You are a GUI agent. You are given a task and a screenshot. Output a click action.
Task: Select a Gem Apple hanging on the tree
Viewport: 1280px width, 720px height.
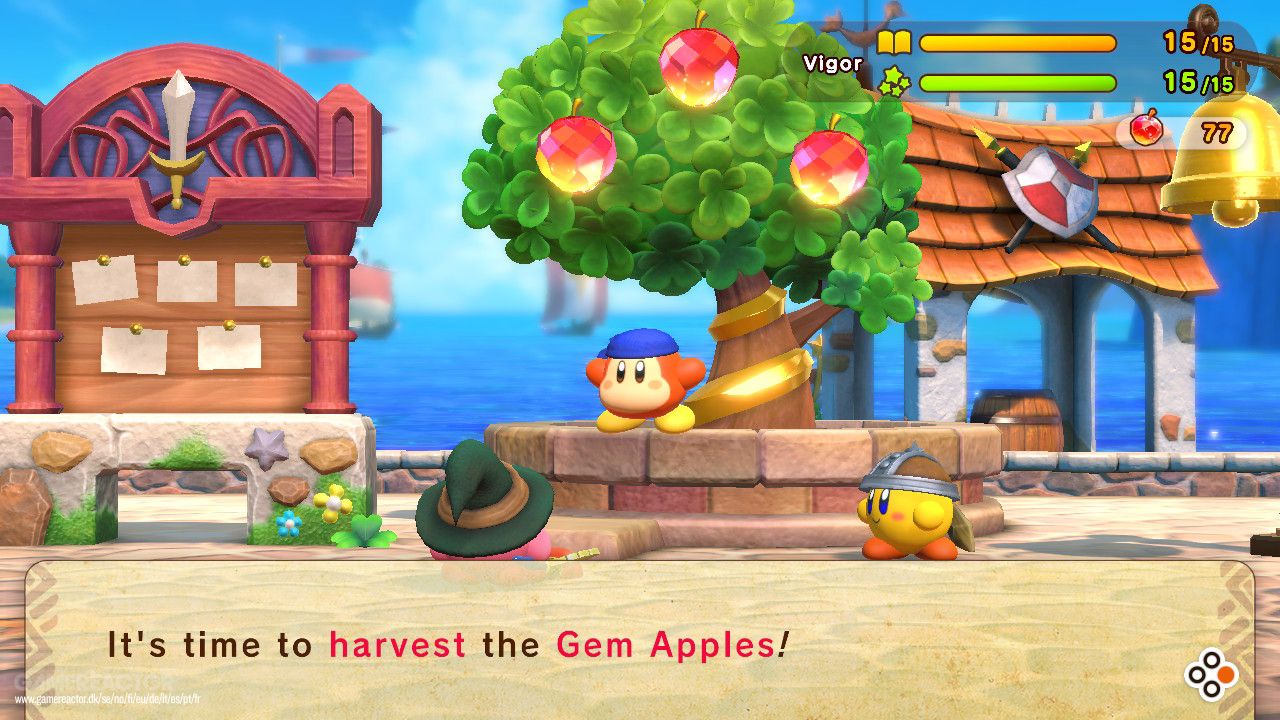click(700, 64)
